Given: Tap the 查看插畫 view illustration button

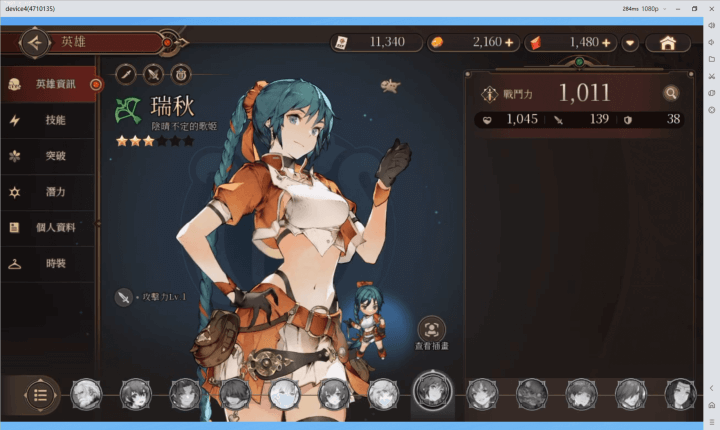Looking at the screenshot, I should coord(431,331).
